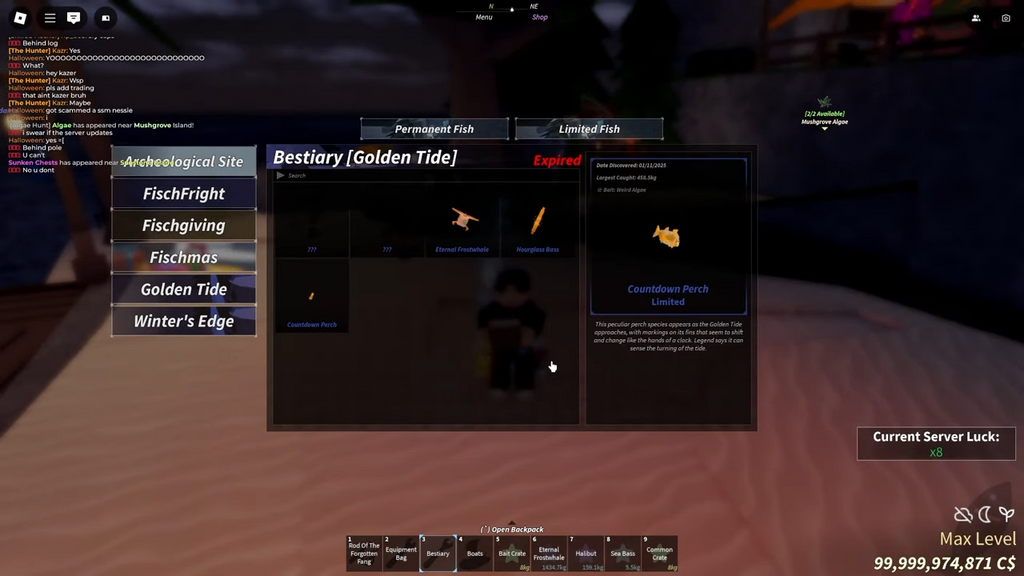This screenshot has height=576, width=1024.
Task: Select the FischFright category
Action: [x=184, y=194]
